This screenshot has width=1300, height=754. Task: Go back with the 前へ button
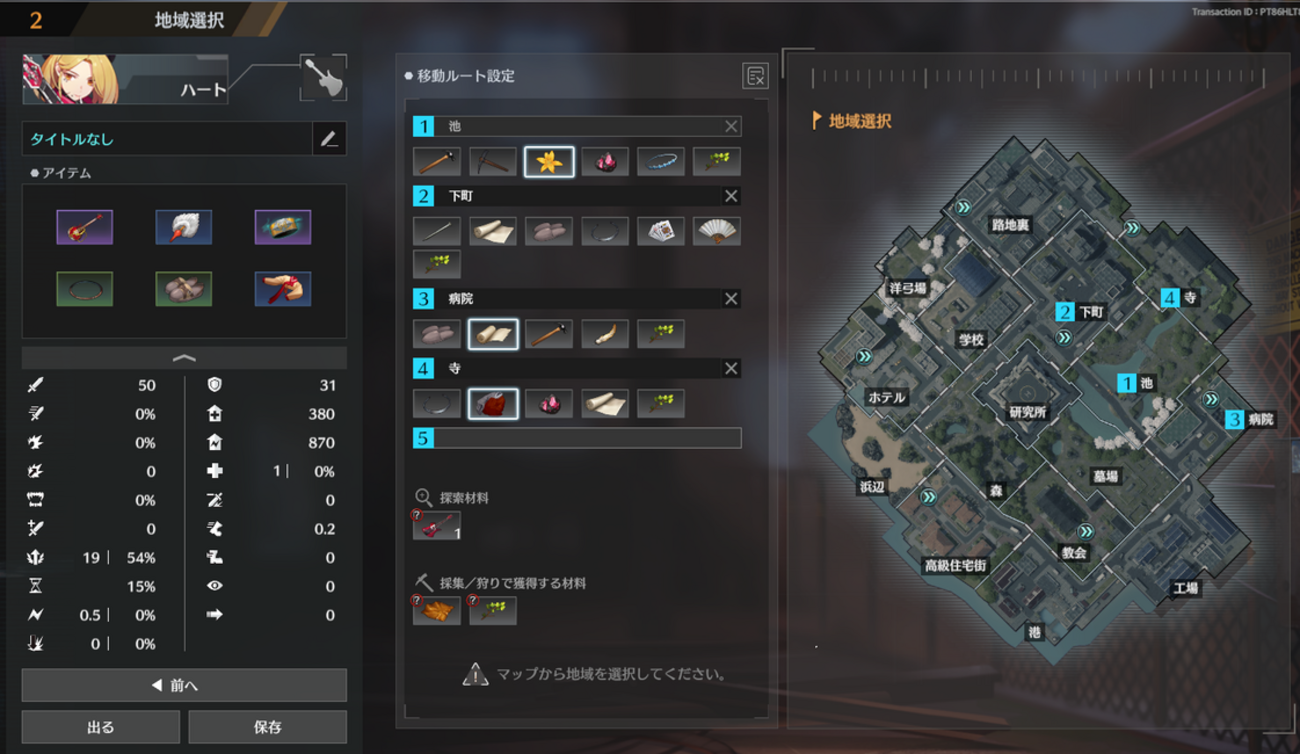click(184, 685)
